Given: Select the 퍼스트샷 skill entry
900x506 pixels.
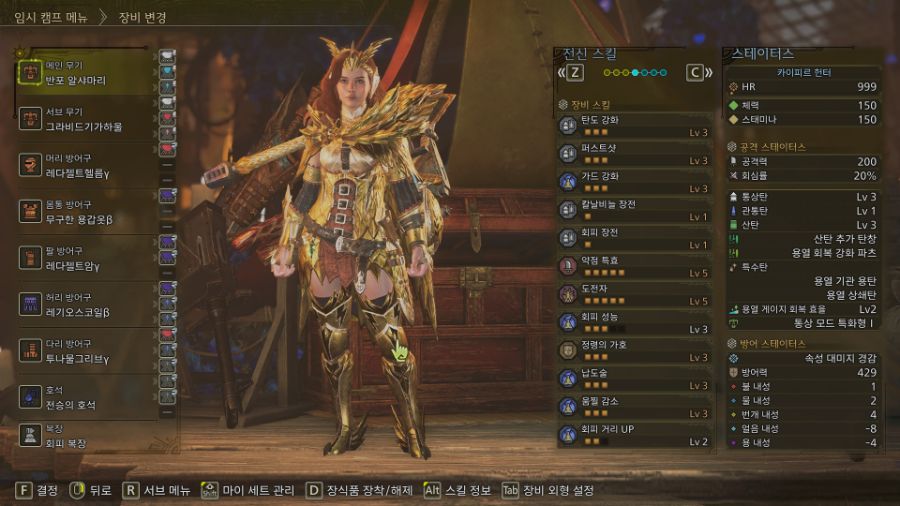Looking at the screenshot, I should [635, 153].
